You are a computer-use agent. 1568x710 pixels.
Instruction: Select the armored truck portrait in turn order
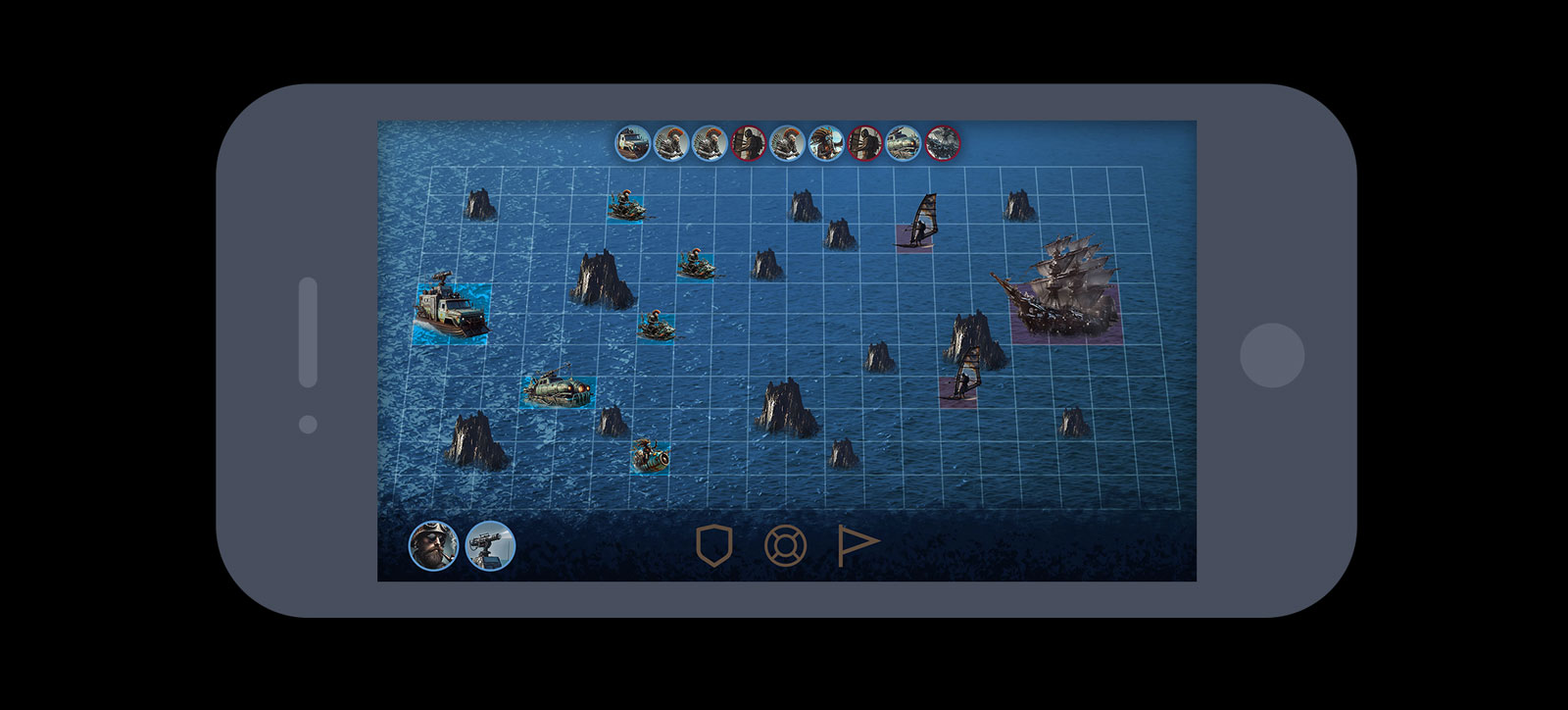tap(632, 143)
